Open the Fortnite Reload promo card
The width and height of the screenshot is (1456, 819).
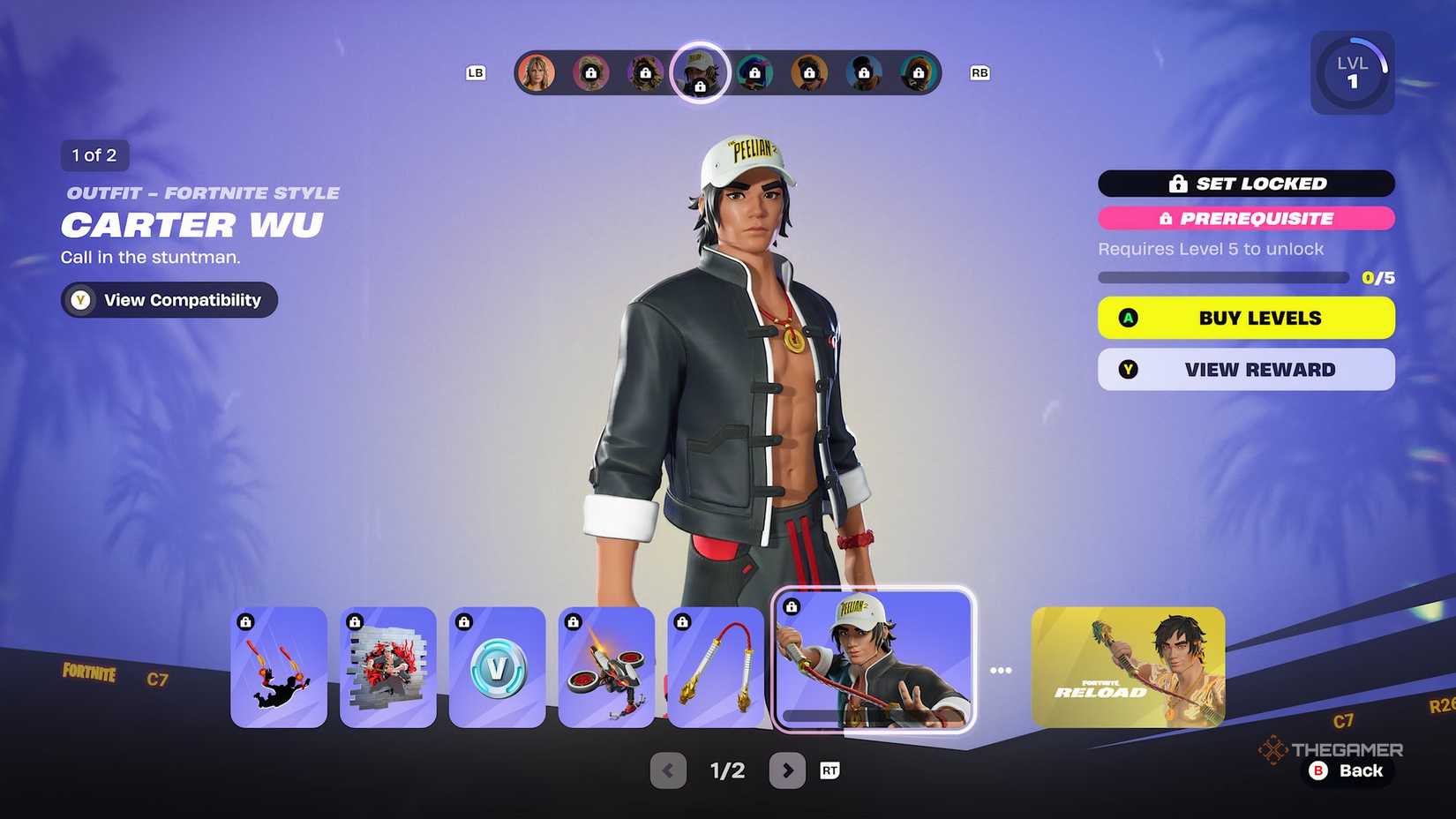tap(1128, 668)
